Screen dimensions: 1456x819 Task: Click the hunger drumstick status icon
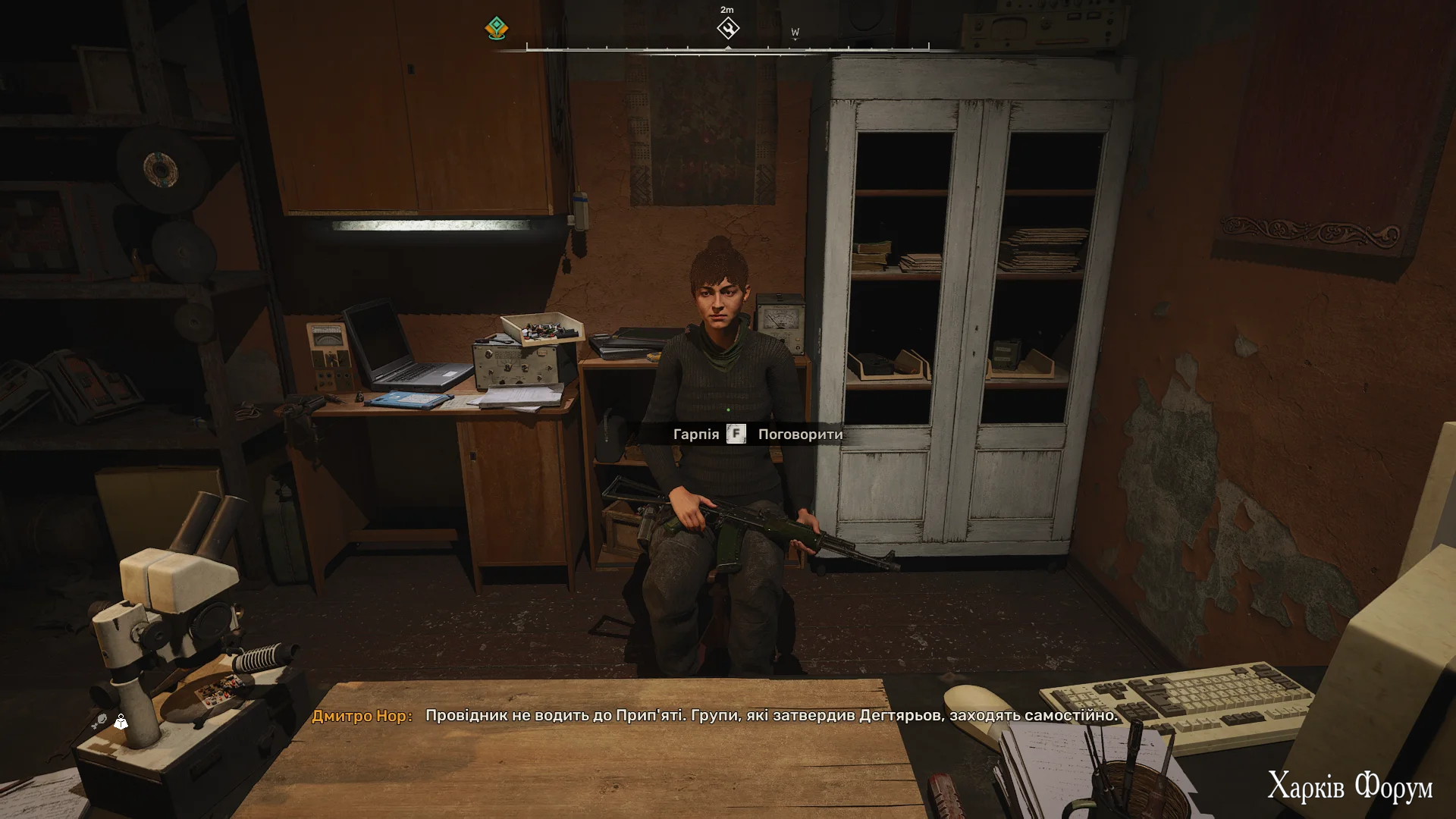99,721
